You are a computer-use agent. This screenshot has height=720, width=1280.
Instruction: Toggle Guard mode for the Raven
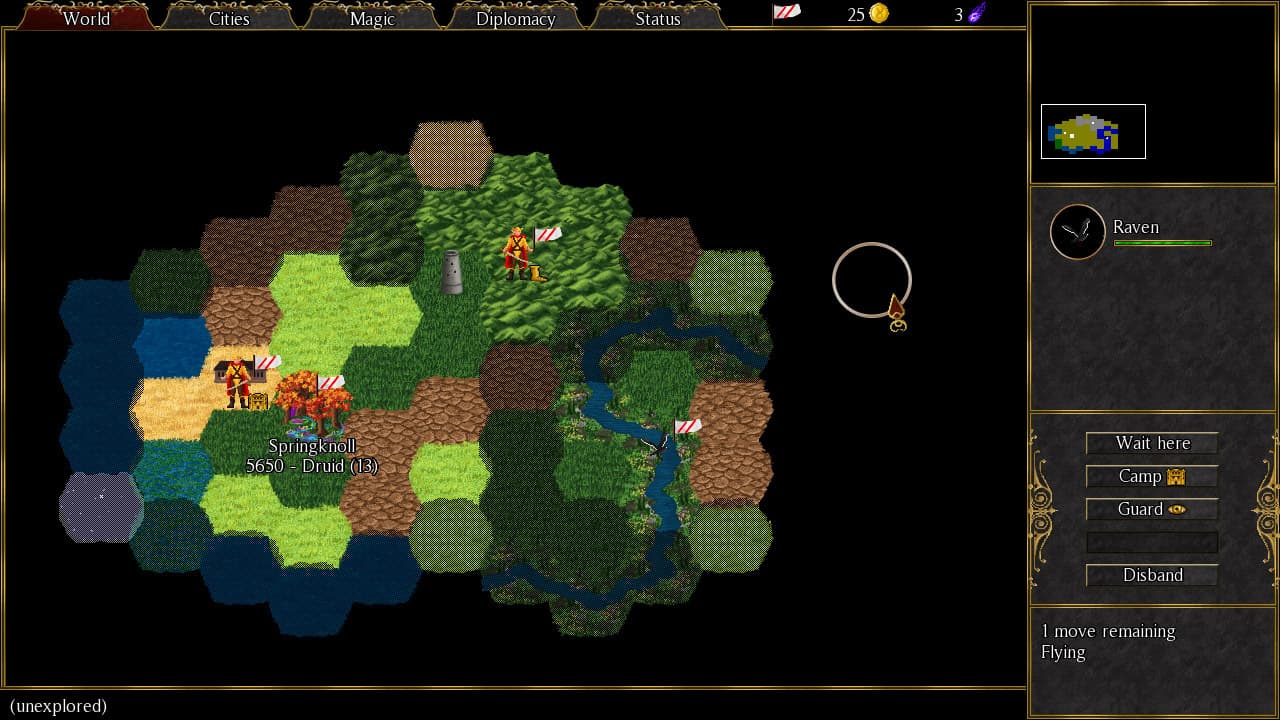point(1152,509)
